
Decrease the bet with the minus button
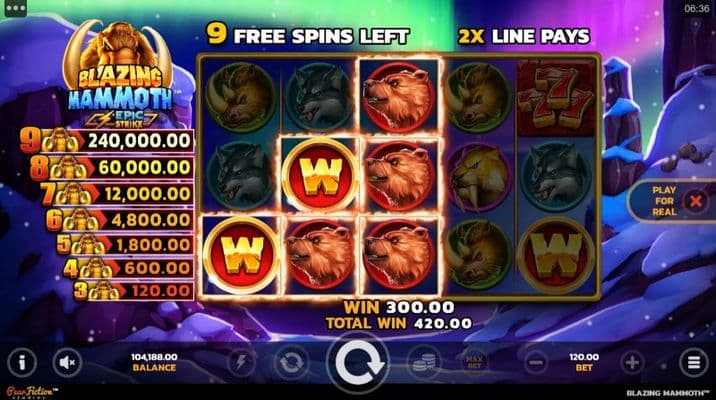coord(535,362)
